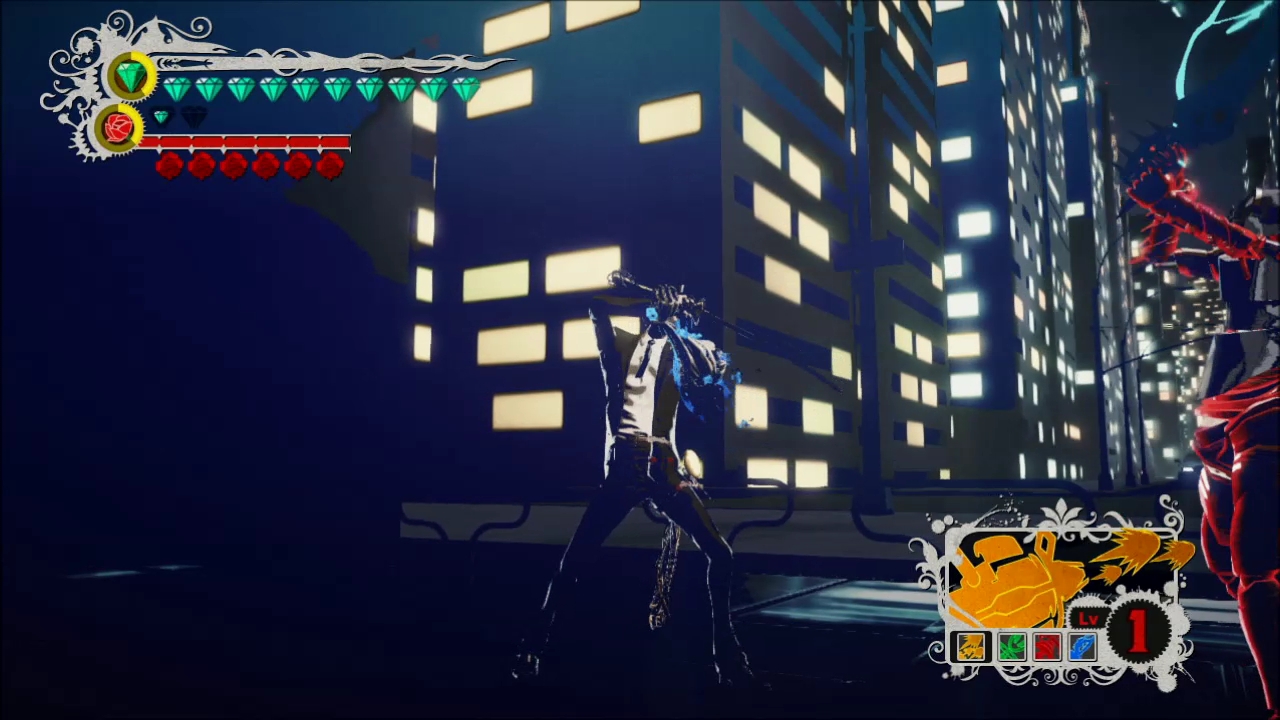Switch to the green sub-weapon icon
Image resolution: width=1280 pixels, height=720 pixels.
1011,647
